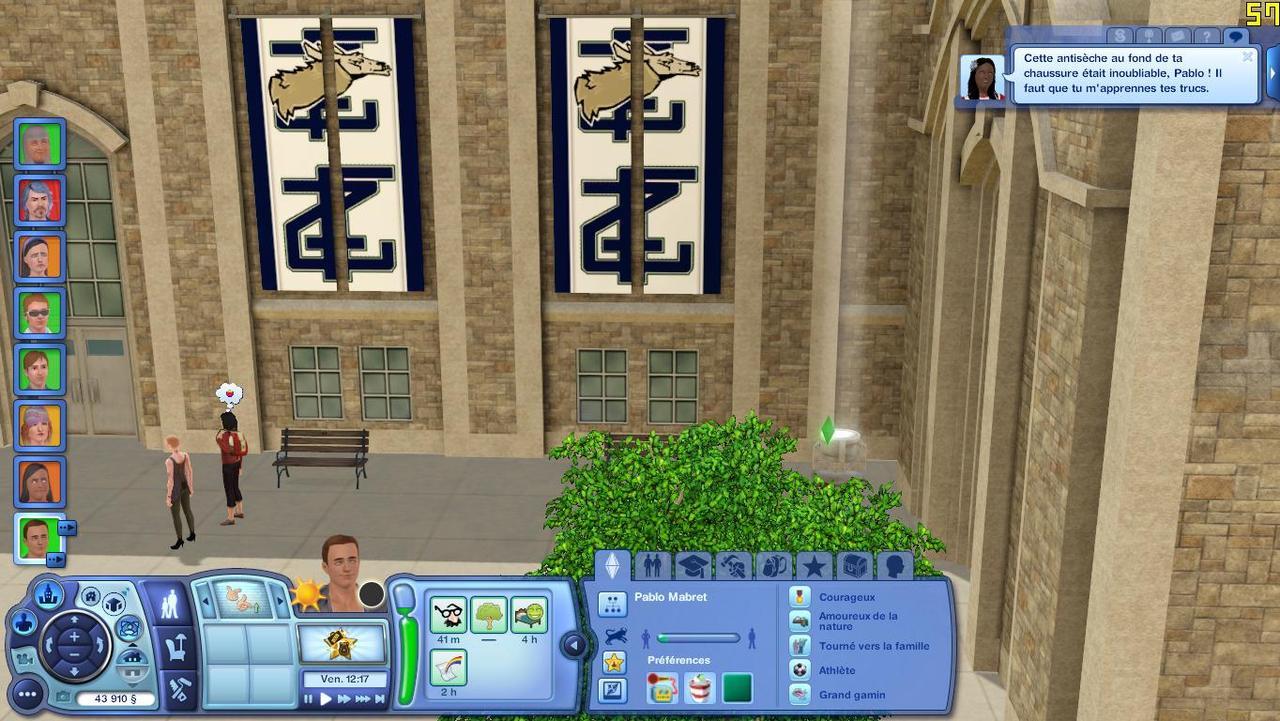Set game speed to normal play
The height and width of the screenshot is (721, 1280).
[326, 699]
